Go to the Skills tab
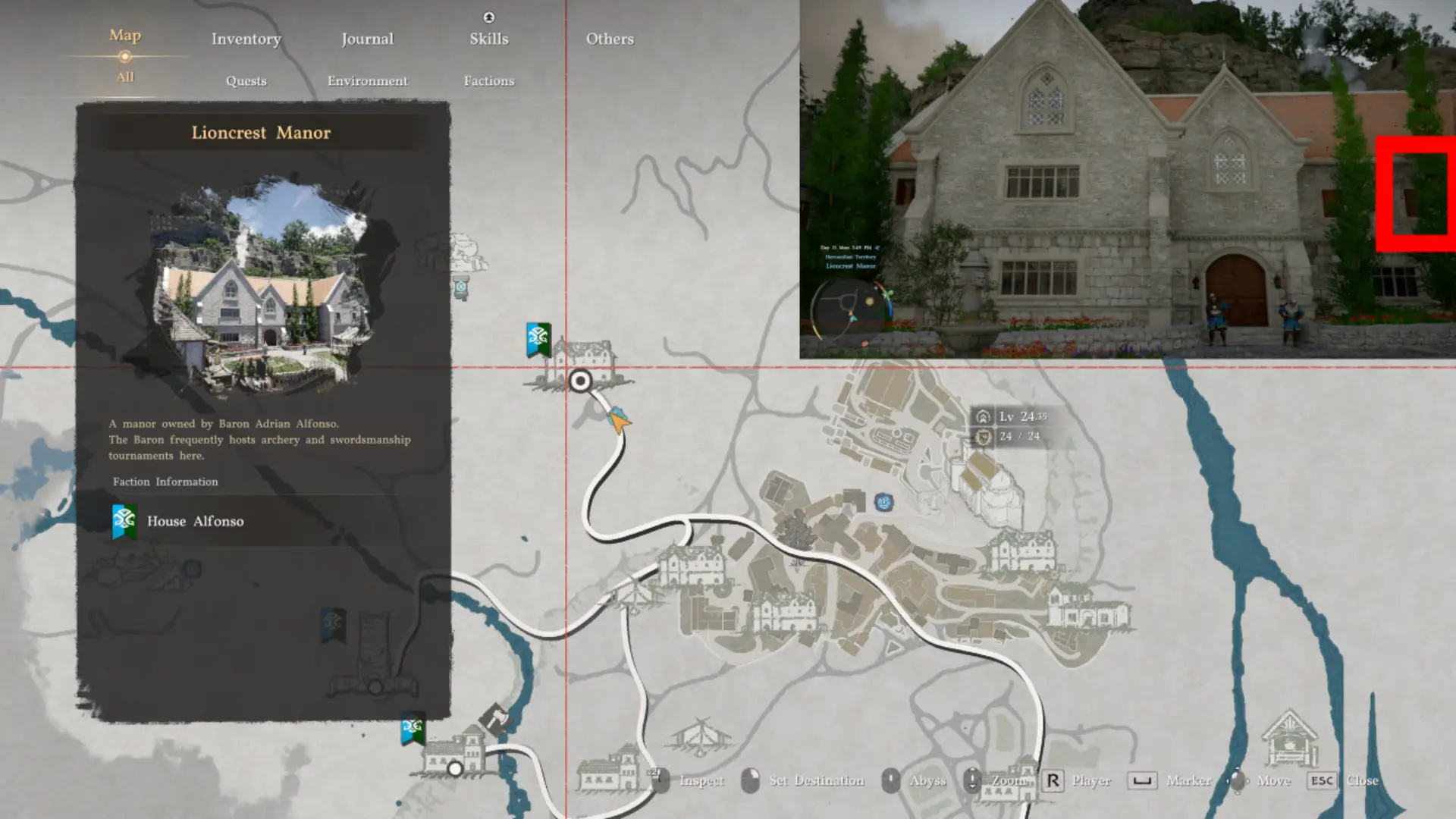The height and width of the screenshot is (819, 1456). pos(488,39)
